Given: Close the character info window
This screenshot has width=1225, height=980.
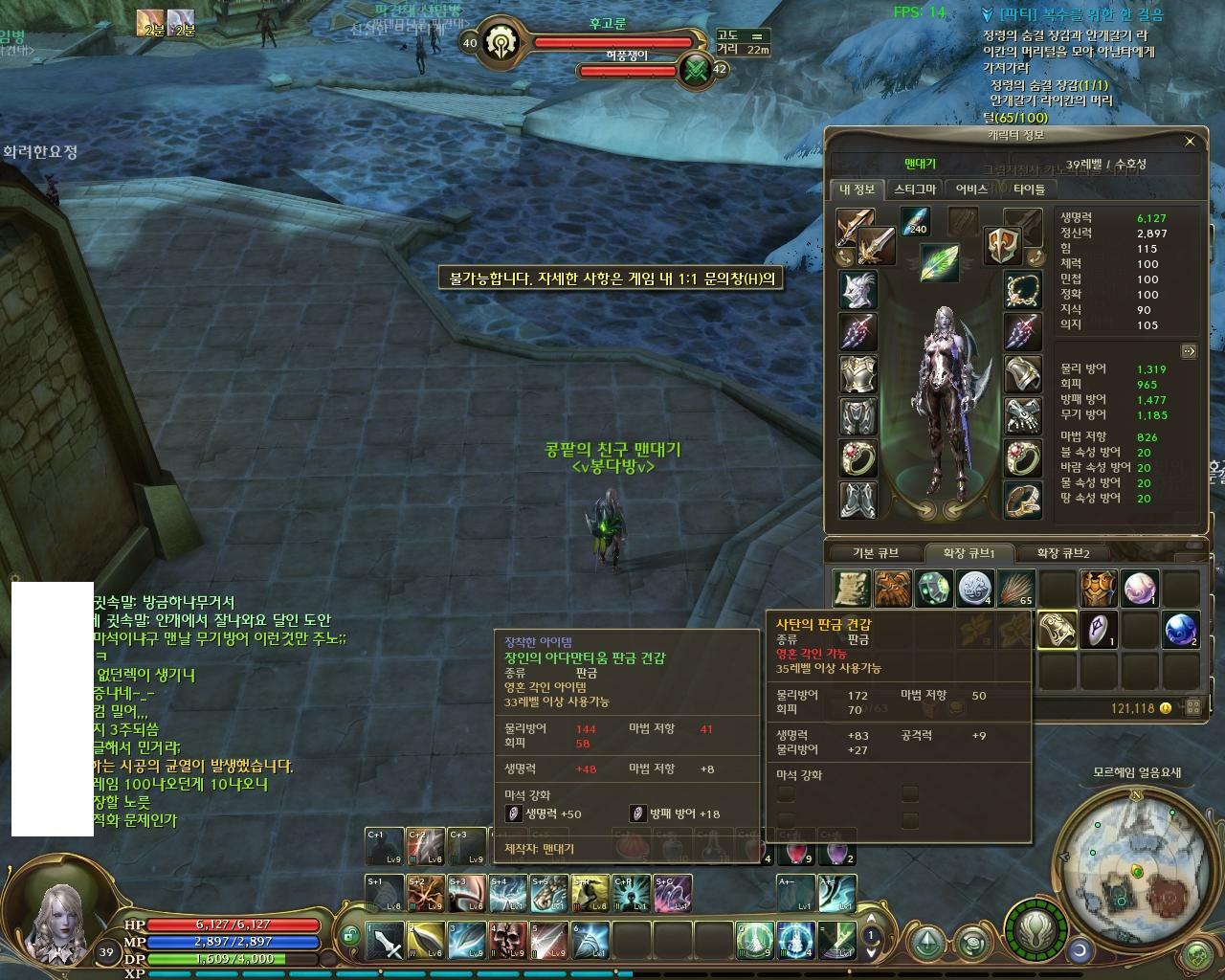Looking at the screenshot, I should pyautogui.click(x=1190, y=142).
